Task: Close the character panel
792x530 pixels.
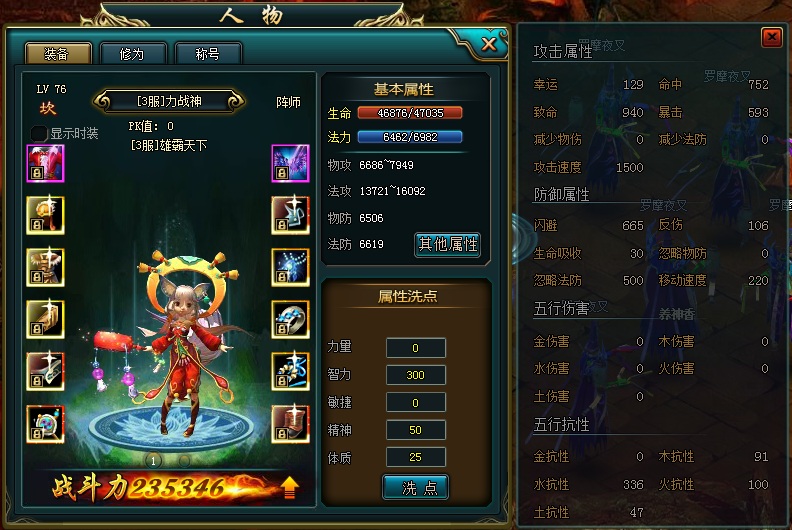Action: pos(488,43)
